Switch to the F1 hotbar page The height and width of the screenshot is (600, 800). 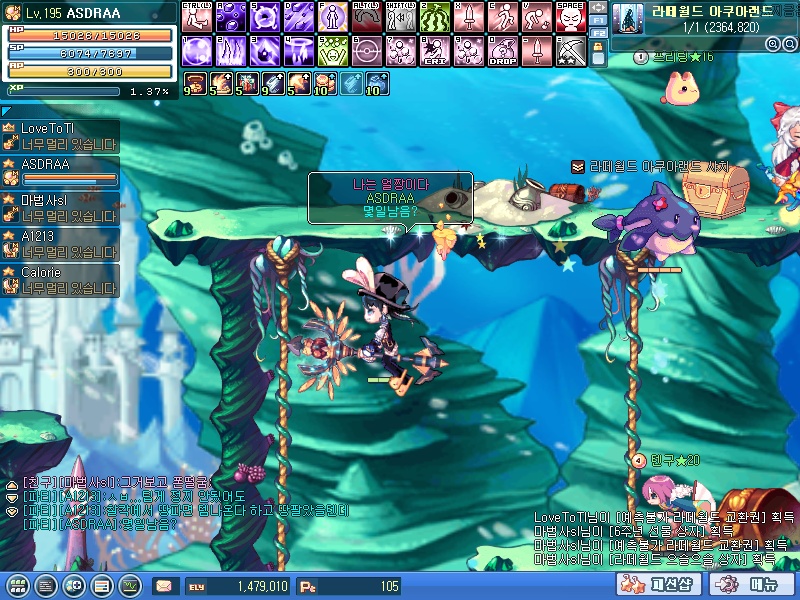(x=598, y=19)
